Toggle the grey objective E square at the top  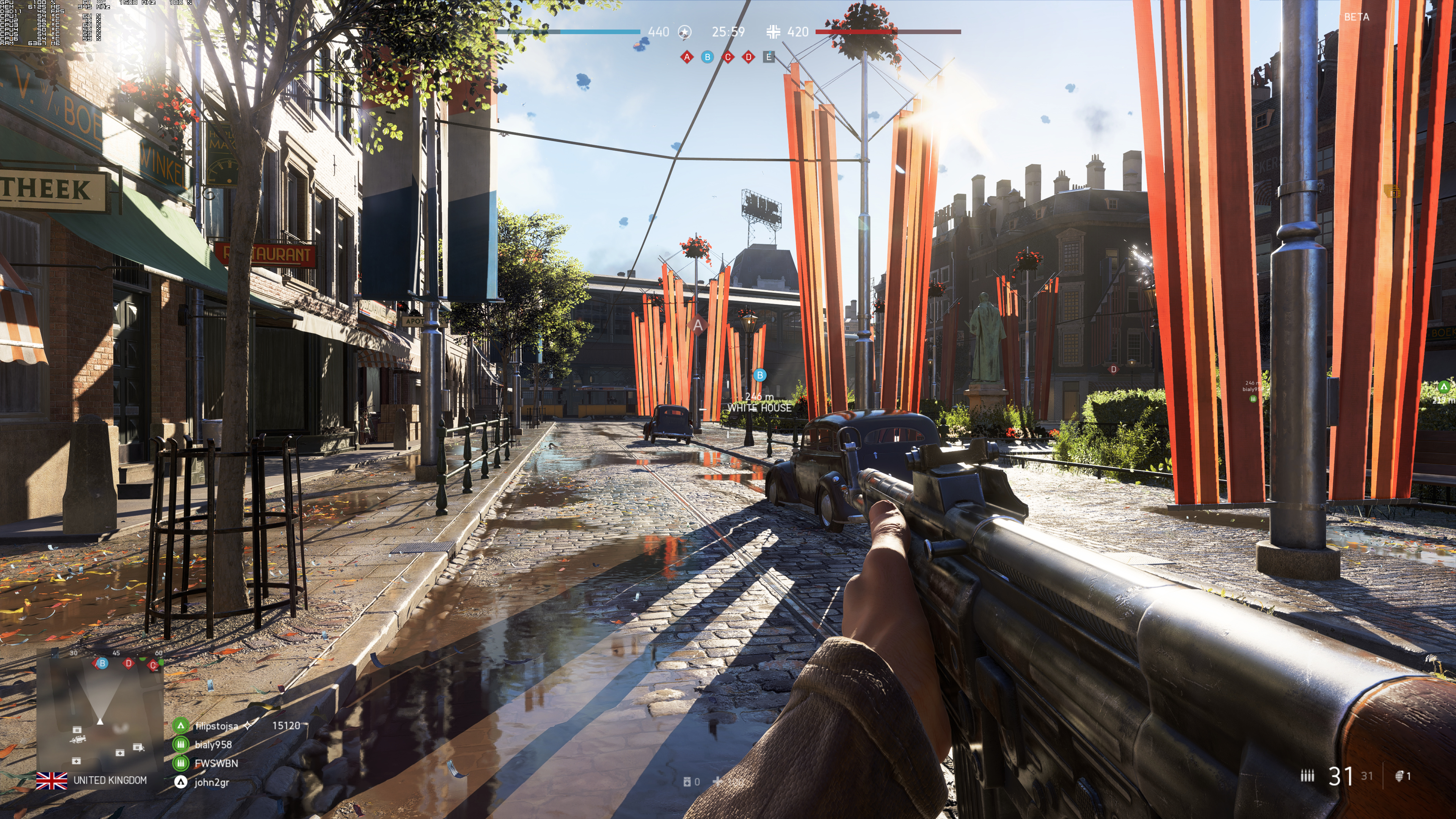[770, 57]
